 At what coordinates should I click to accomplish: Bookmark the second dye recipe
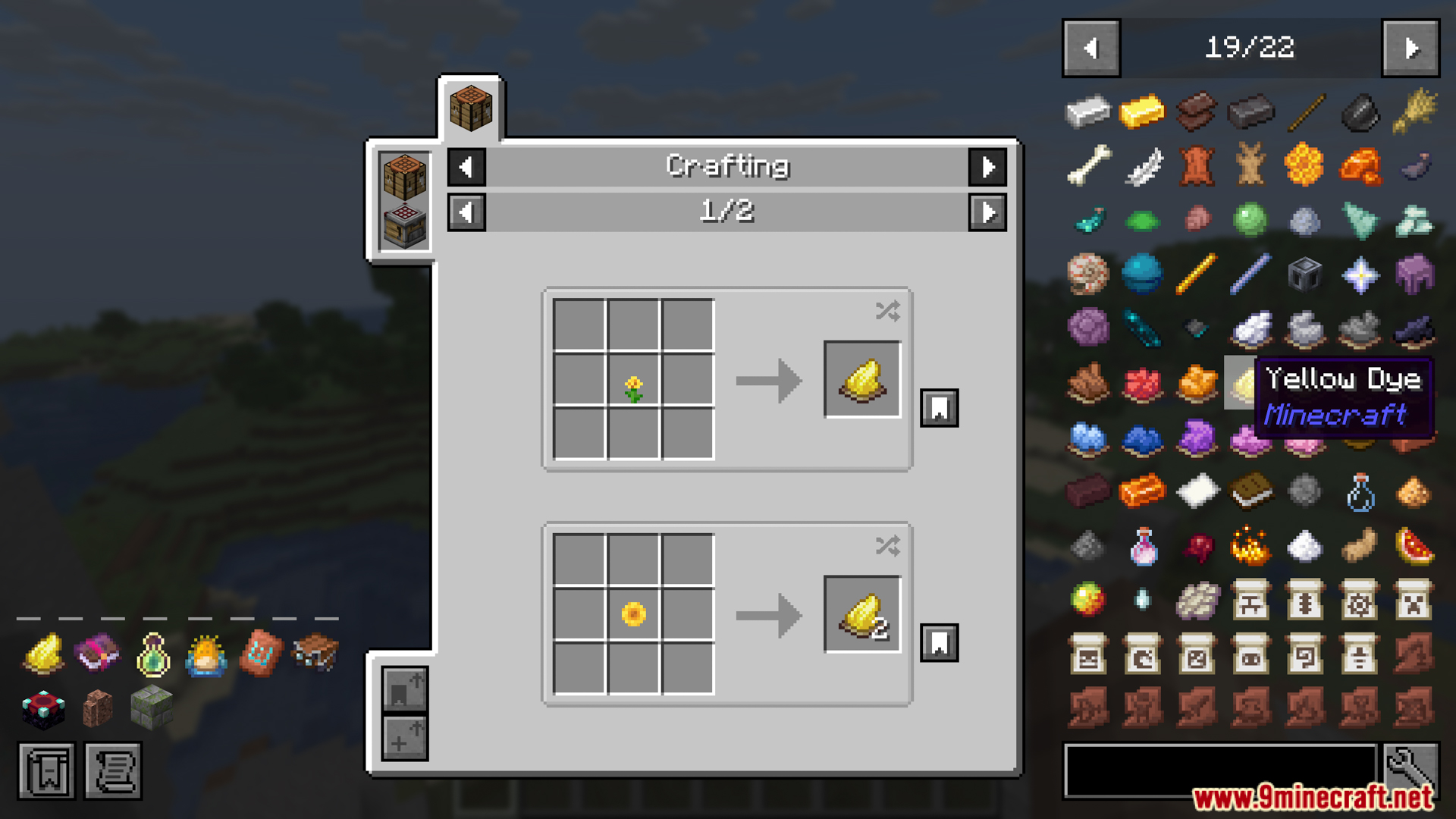(x=939, y=642)
